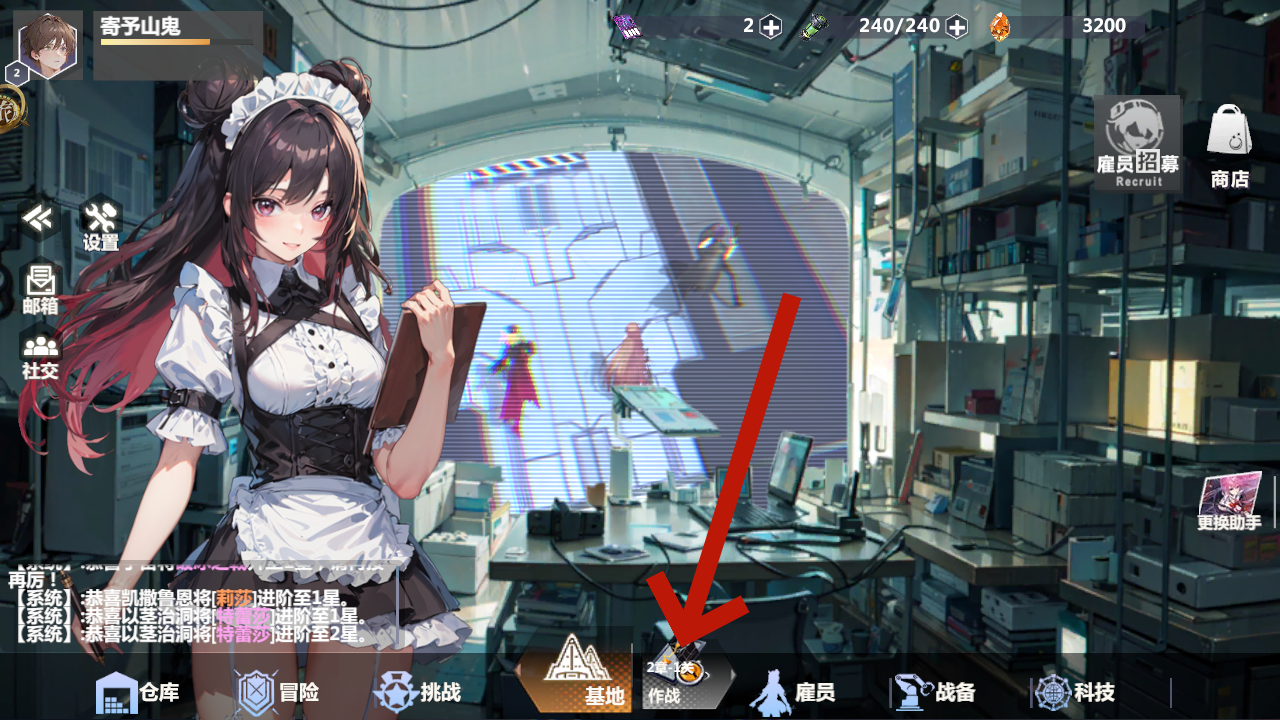This screenshot has width=1280, height=720.
Task: Open the 雇员 employees tab
Action: click(793, 692)
